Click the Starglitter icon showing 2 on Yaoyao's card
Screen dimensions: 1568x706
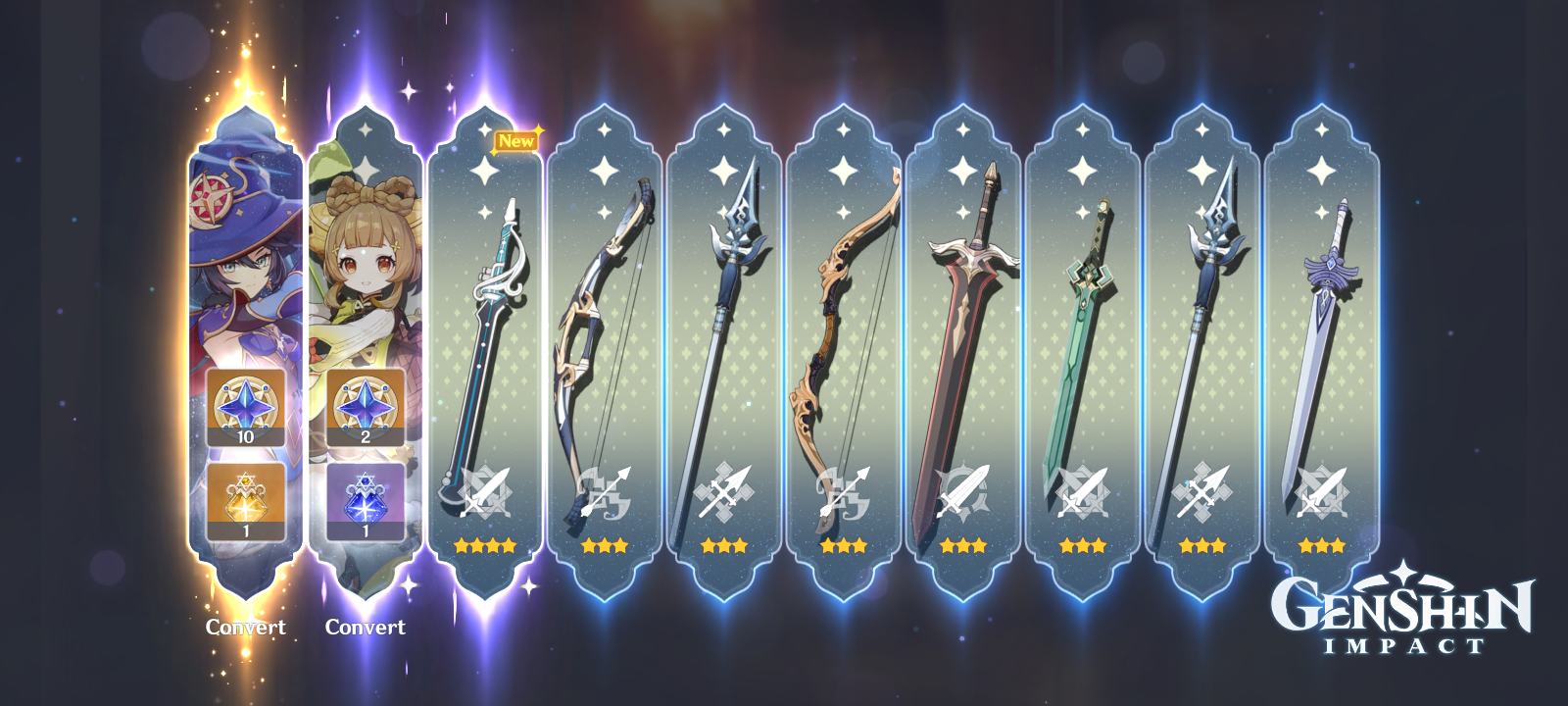click(367, 404)
